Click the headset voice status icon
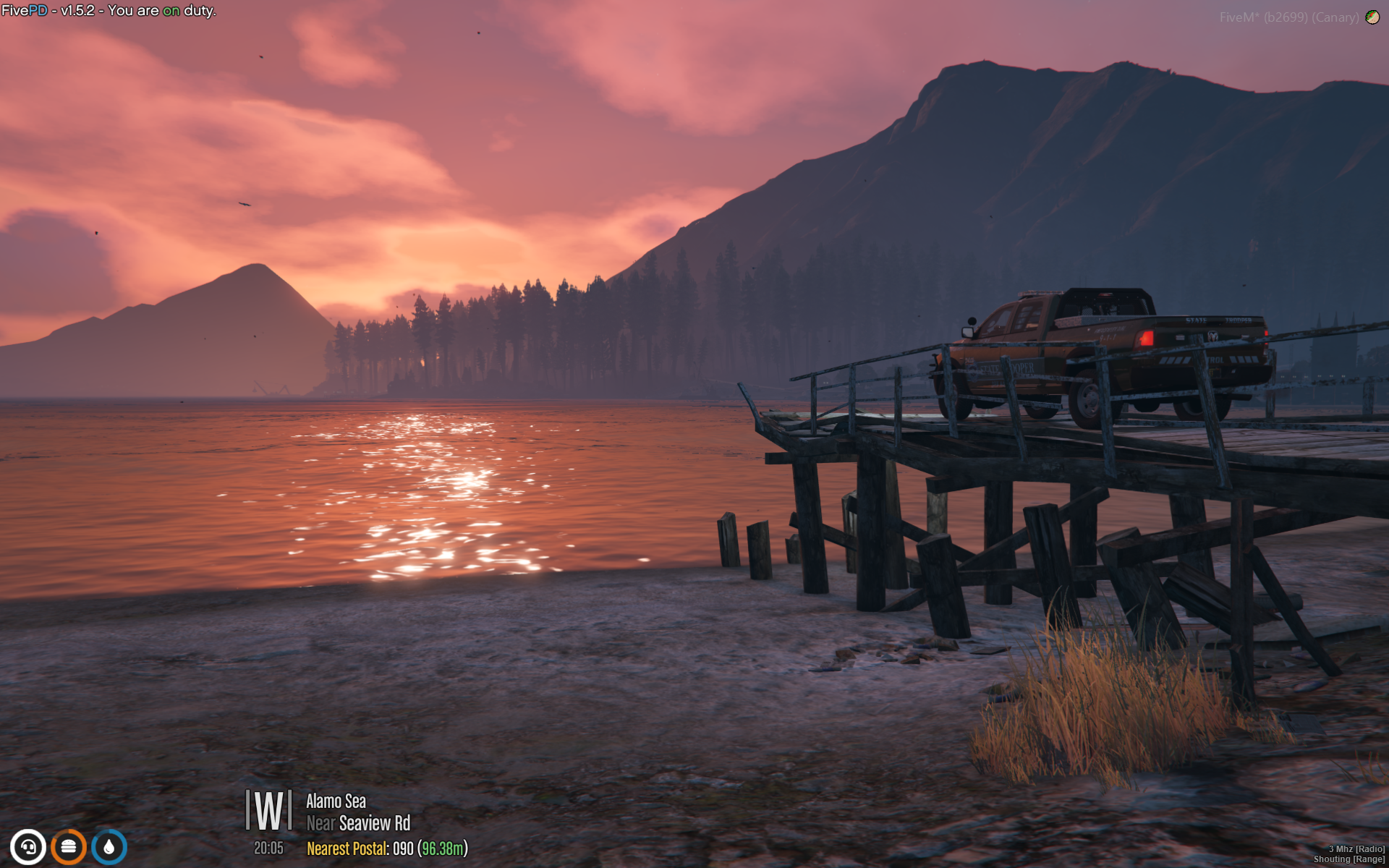The width and height of the screenshot is (1389, 868). coord(28,847)
